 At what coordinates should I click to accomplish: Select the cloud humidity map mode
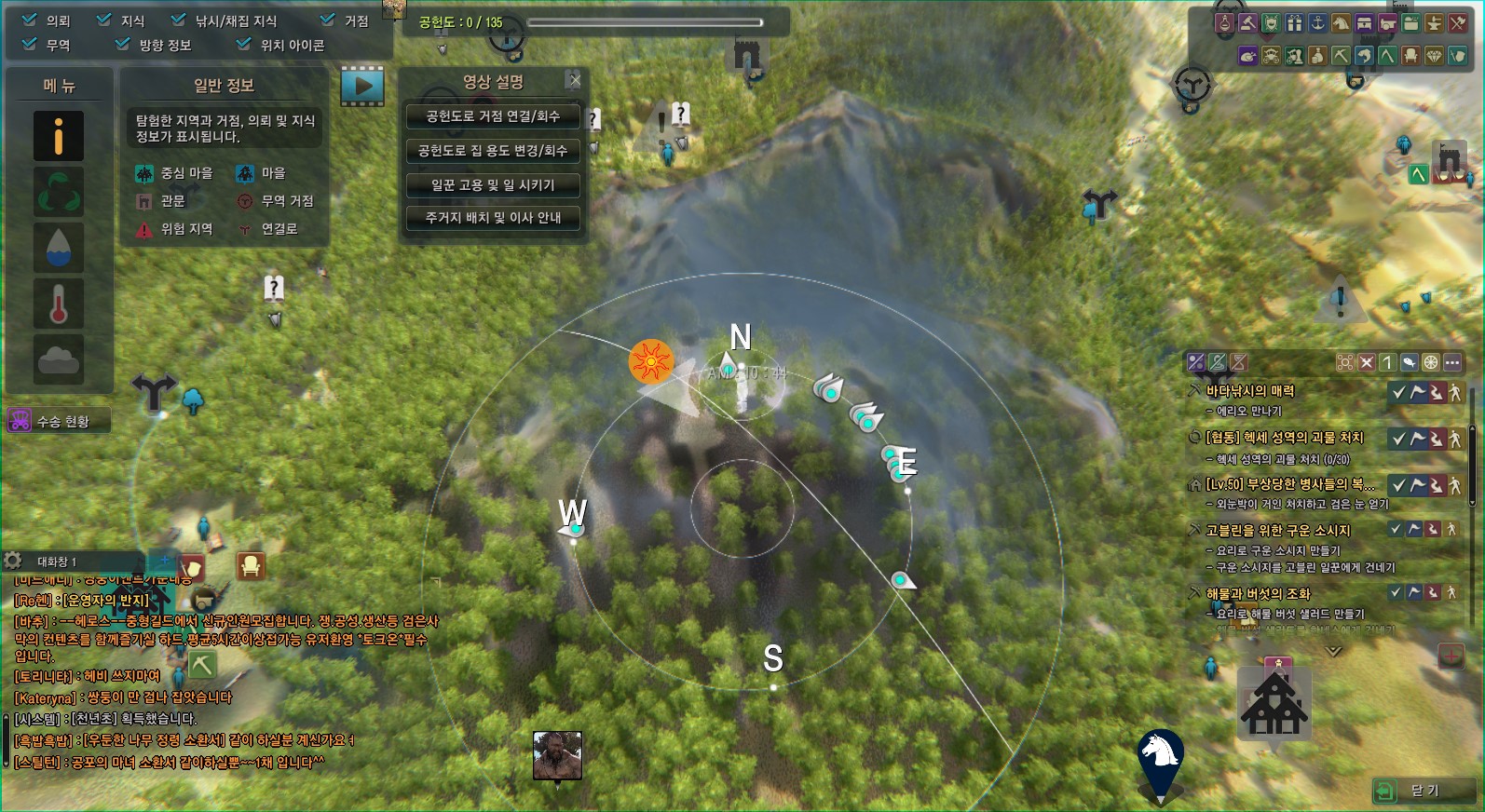click(59, 359)
